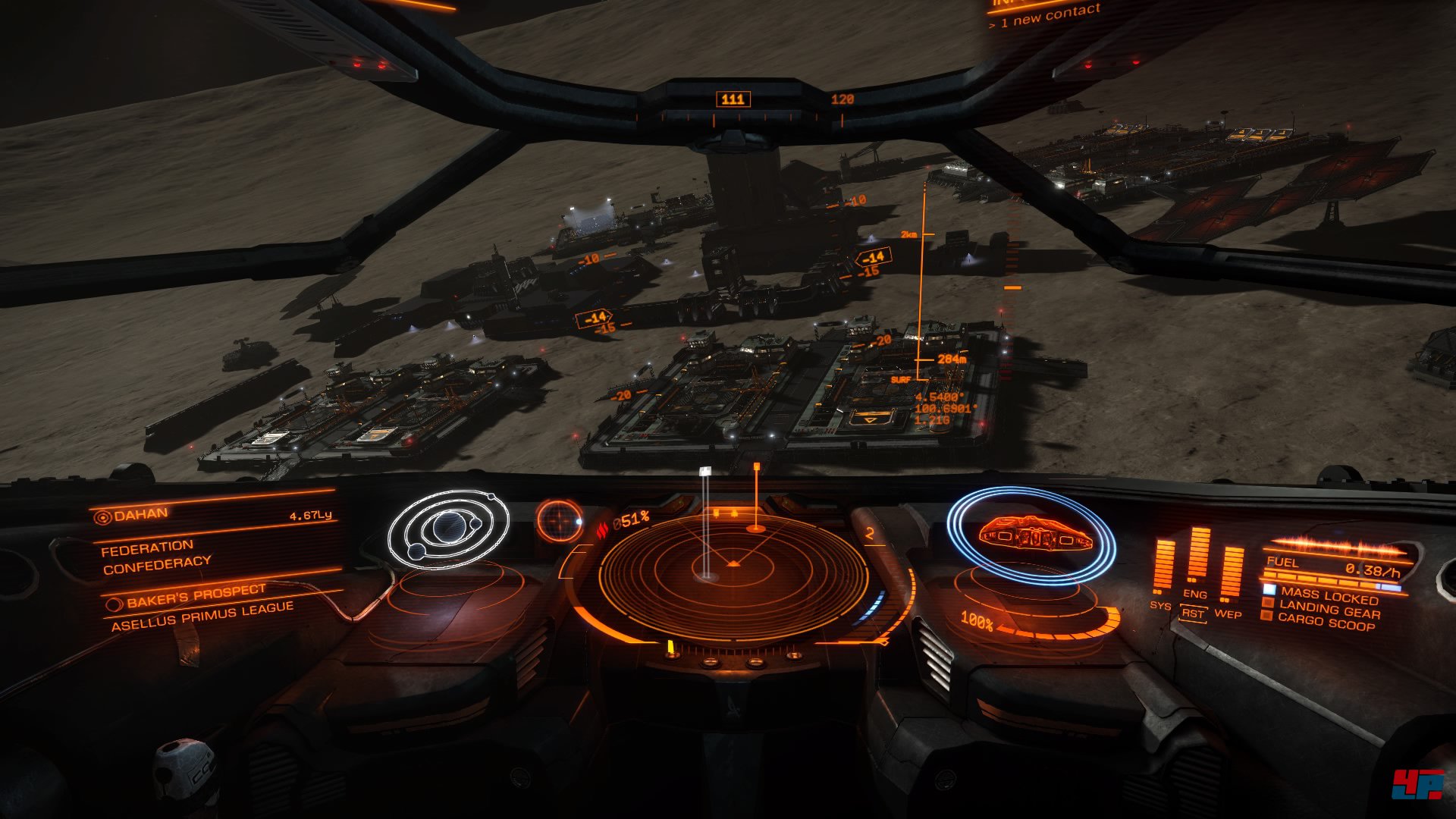Click the navigation compass circle
Screen dimensions: 1456x819
pyautogui.click(x=560, y=520)
